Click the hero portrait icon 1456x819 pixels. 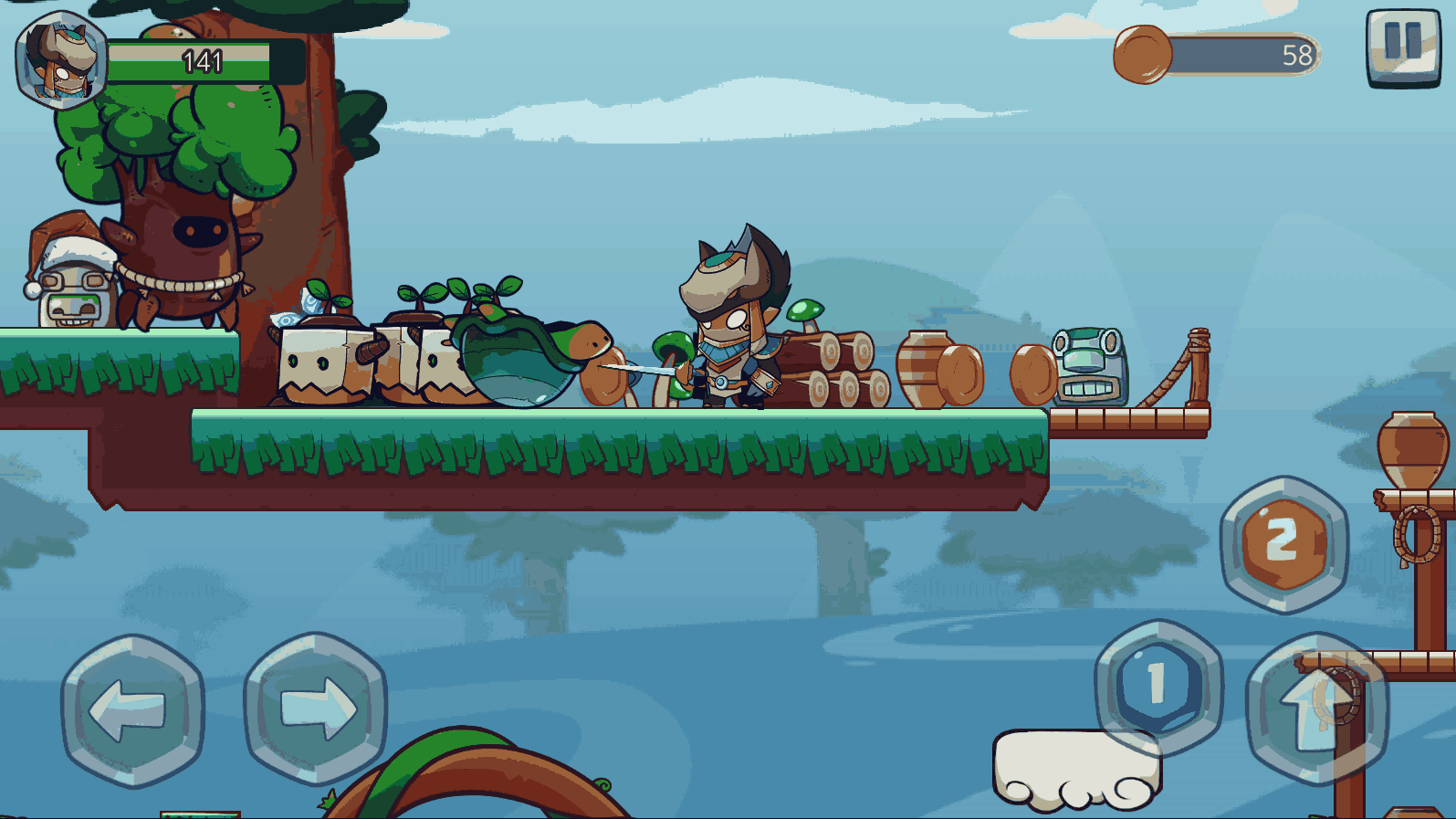[60, 60]
